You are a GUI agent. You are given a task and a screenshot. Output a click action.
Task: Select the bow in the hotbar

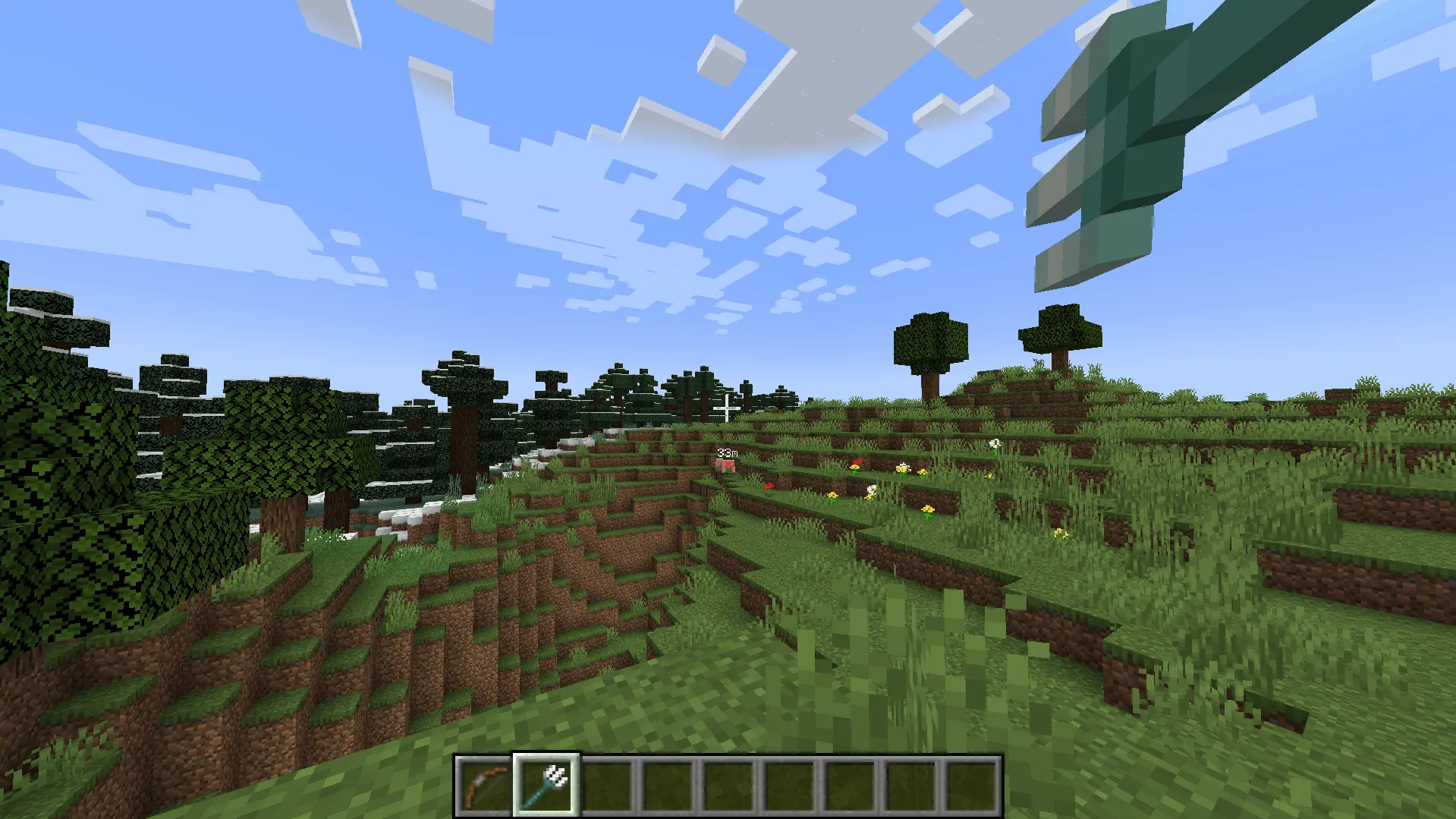pyautogui.click(x=483, y=786)
